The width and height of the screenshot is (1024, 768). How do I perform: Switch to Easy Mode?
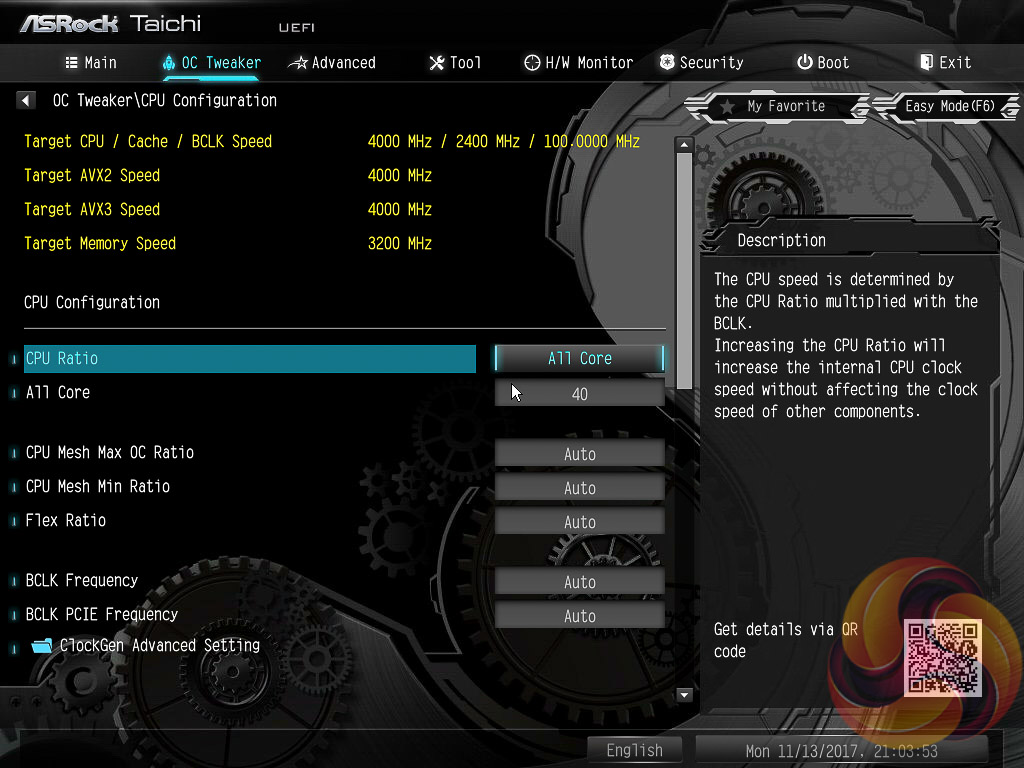pos(948,106)
